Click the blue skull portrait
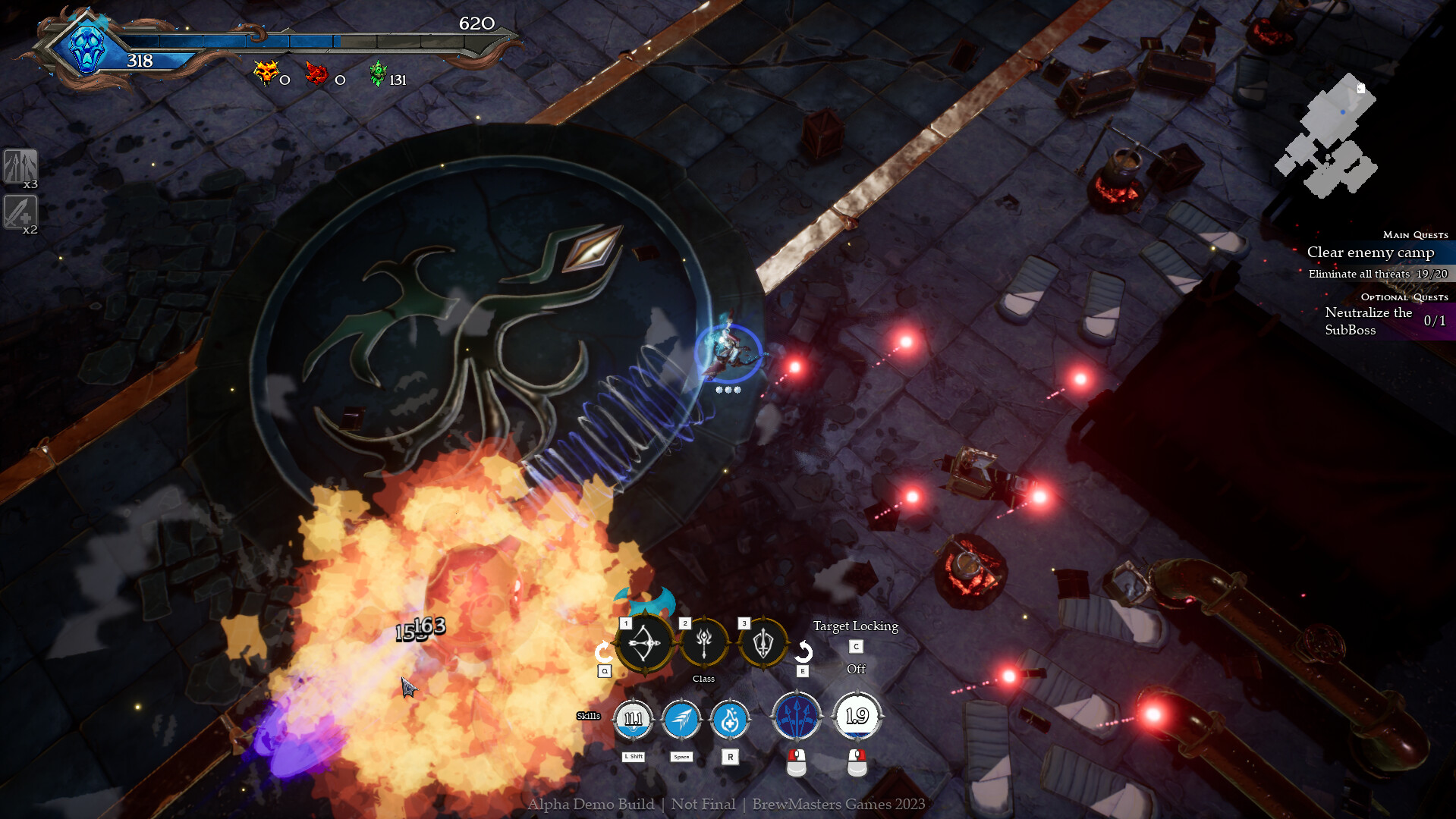Viewport: 1456px width, 819px height. (x=86, y=48)
